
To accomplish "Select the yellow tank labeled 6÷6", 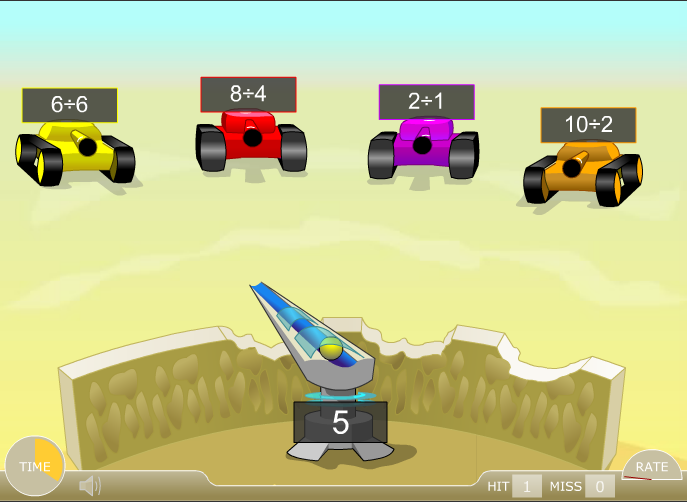I will point(75,148).
